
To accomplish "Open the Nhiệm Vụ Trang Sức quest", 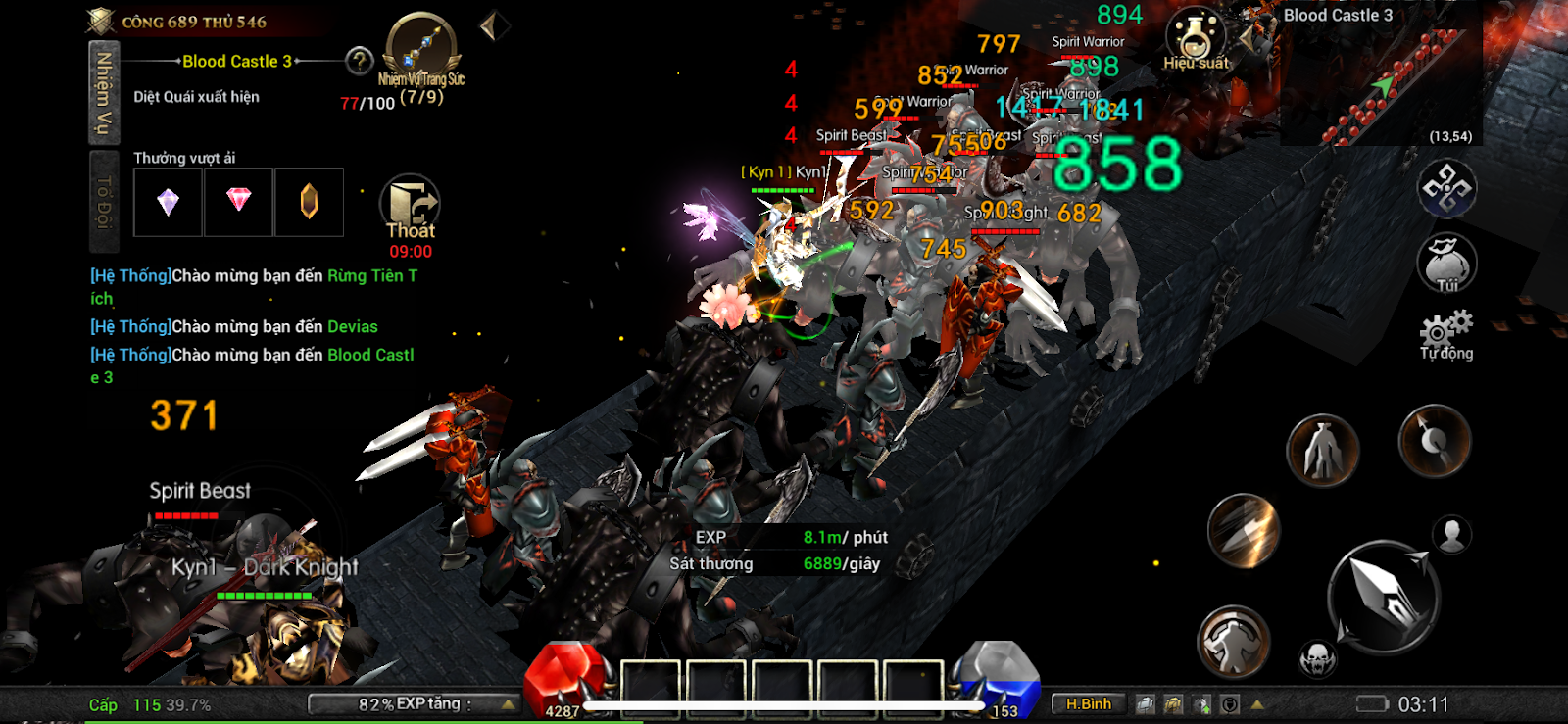I will coord(421,49).
